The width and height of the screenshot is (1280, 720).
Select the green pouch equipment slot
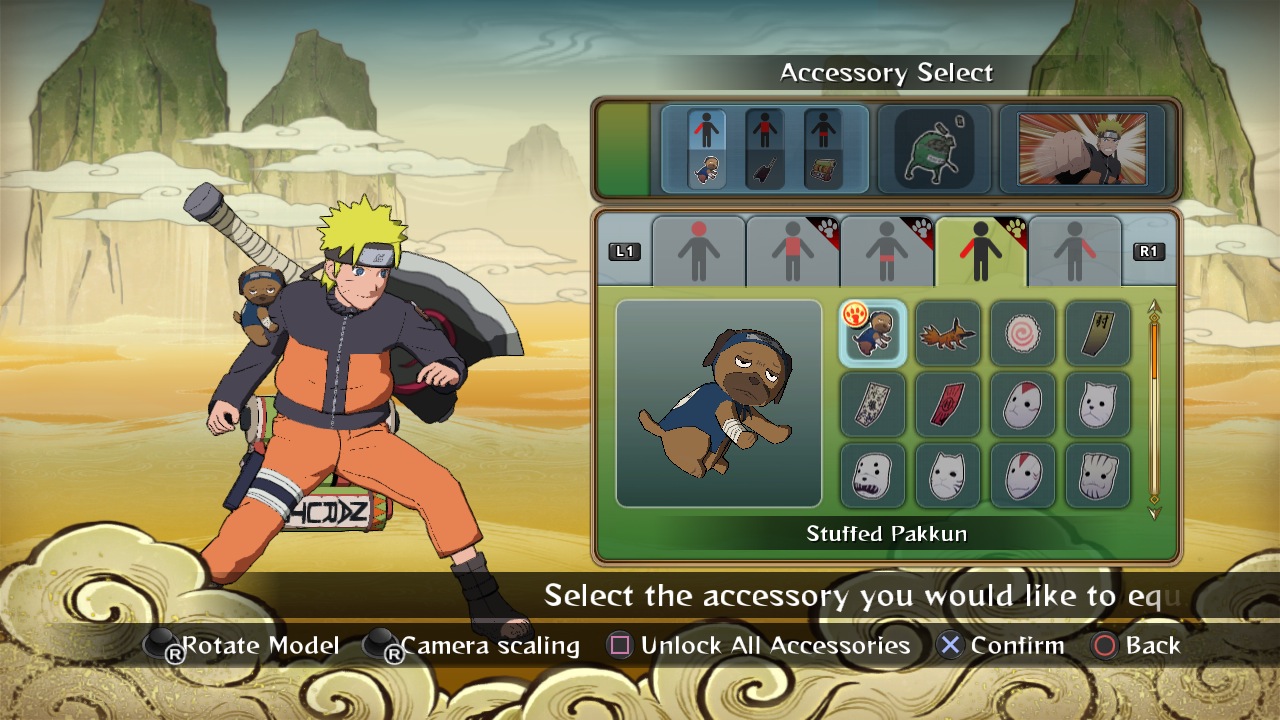click(x=935, y=150)
